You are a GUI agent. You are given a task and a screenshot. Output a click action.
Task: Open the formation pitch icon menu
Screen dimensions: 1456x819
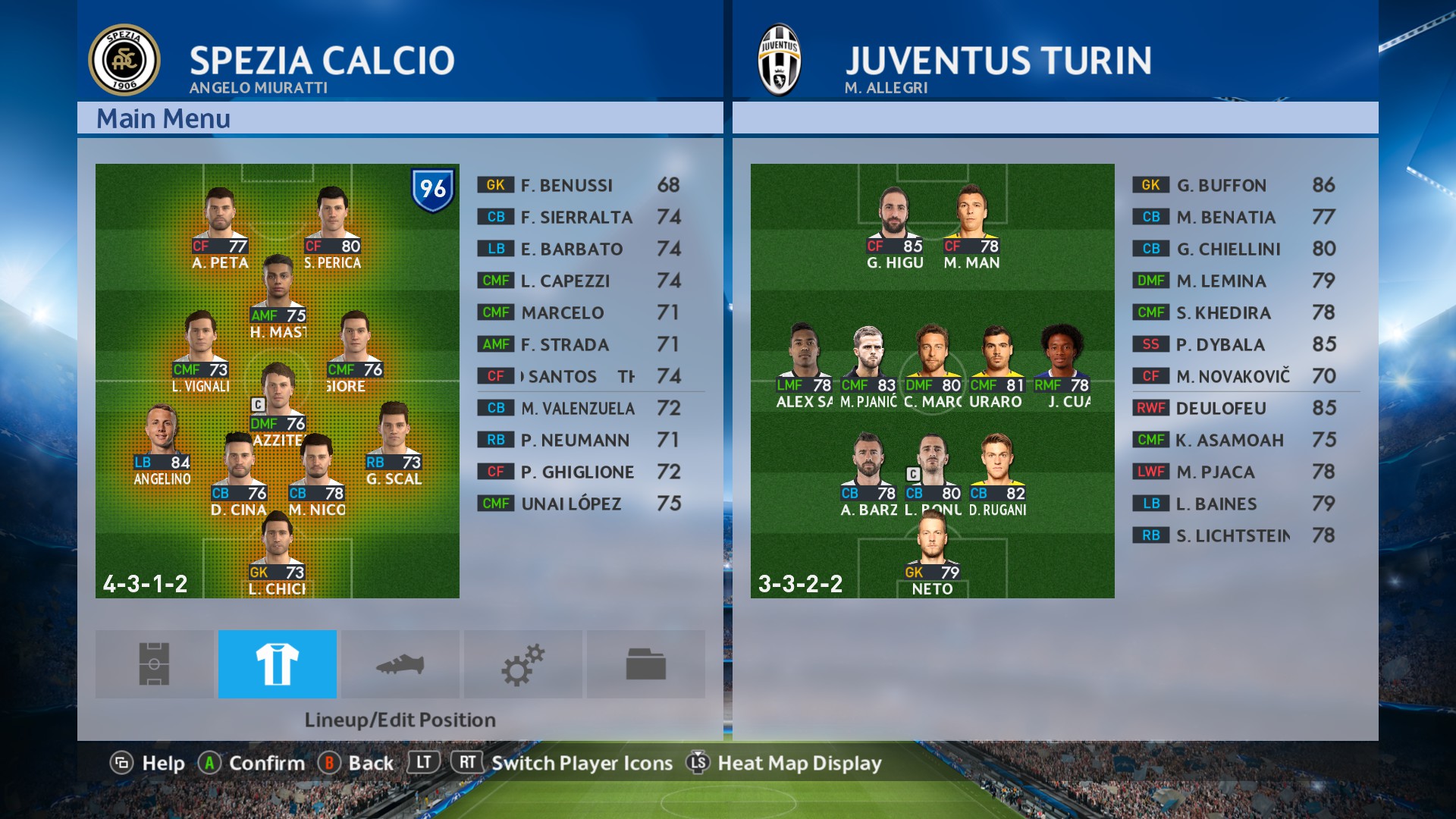click(x=154, y=664)
